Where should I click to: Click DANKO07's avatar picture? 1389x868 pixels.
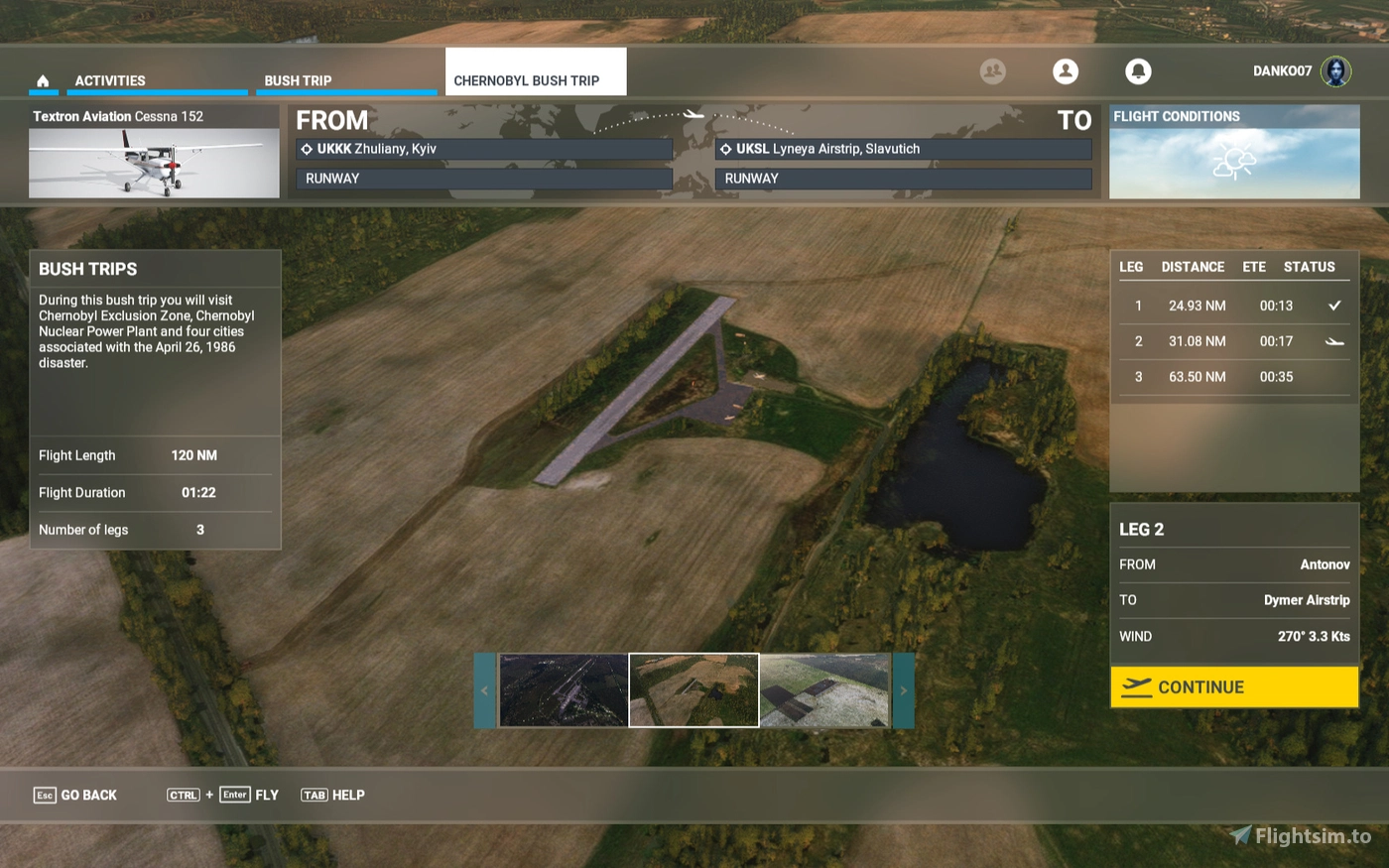point(1336,71)
